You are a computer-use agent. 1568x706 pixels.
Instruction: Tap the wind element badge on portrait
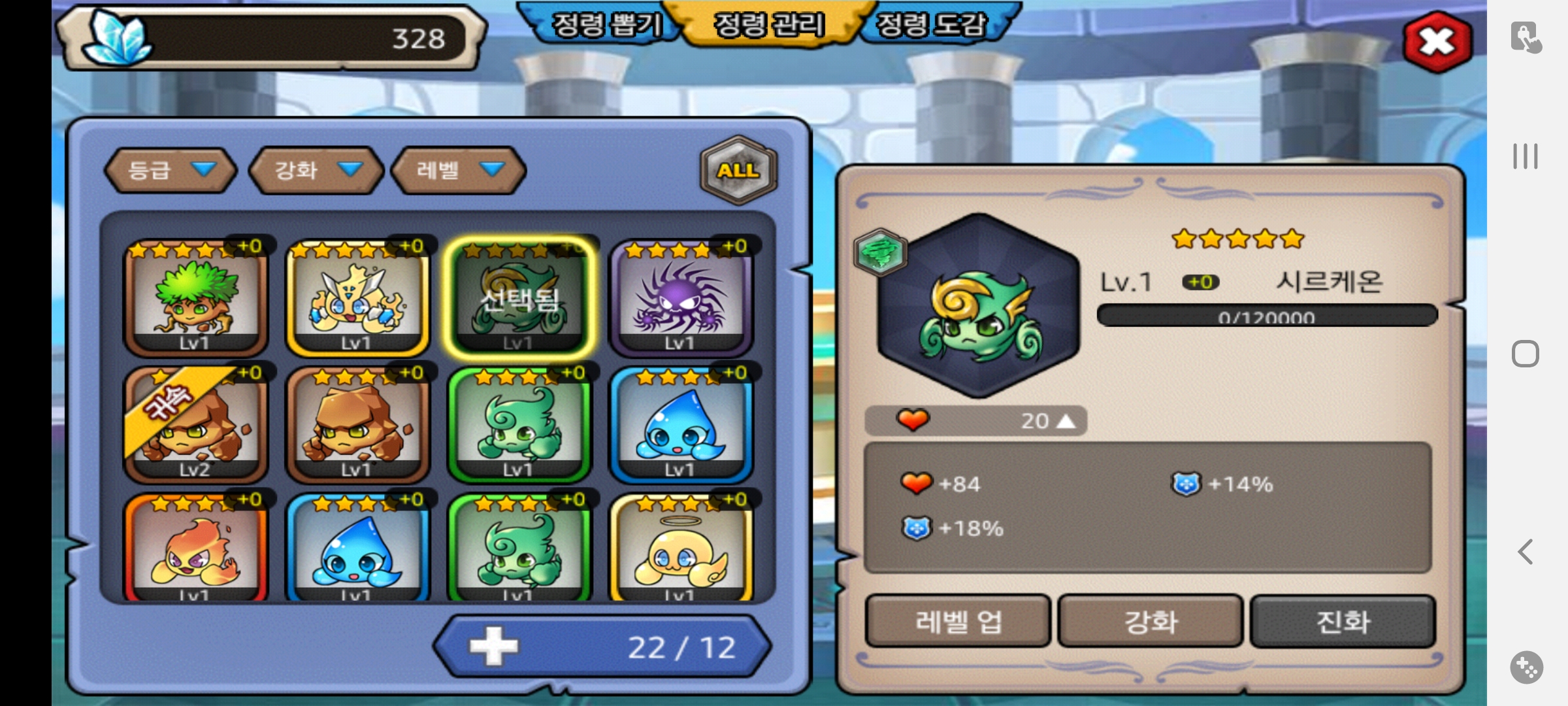coord(880,252)
